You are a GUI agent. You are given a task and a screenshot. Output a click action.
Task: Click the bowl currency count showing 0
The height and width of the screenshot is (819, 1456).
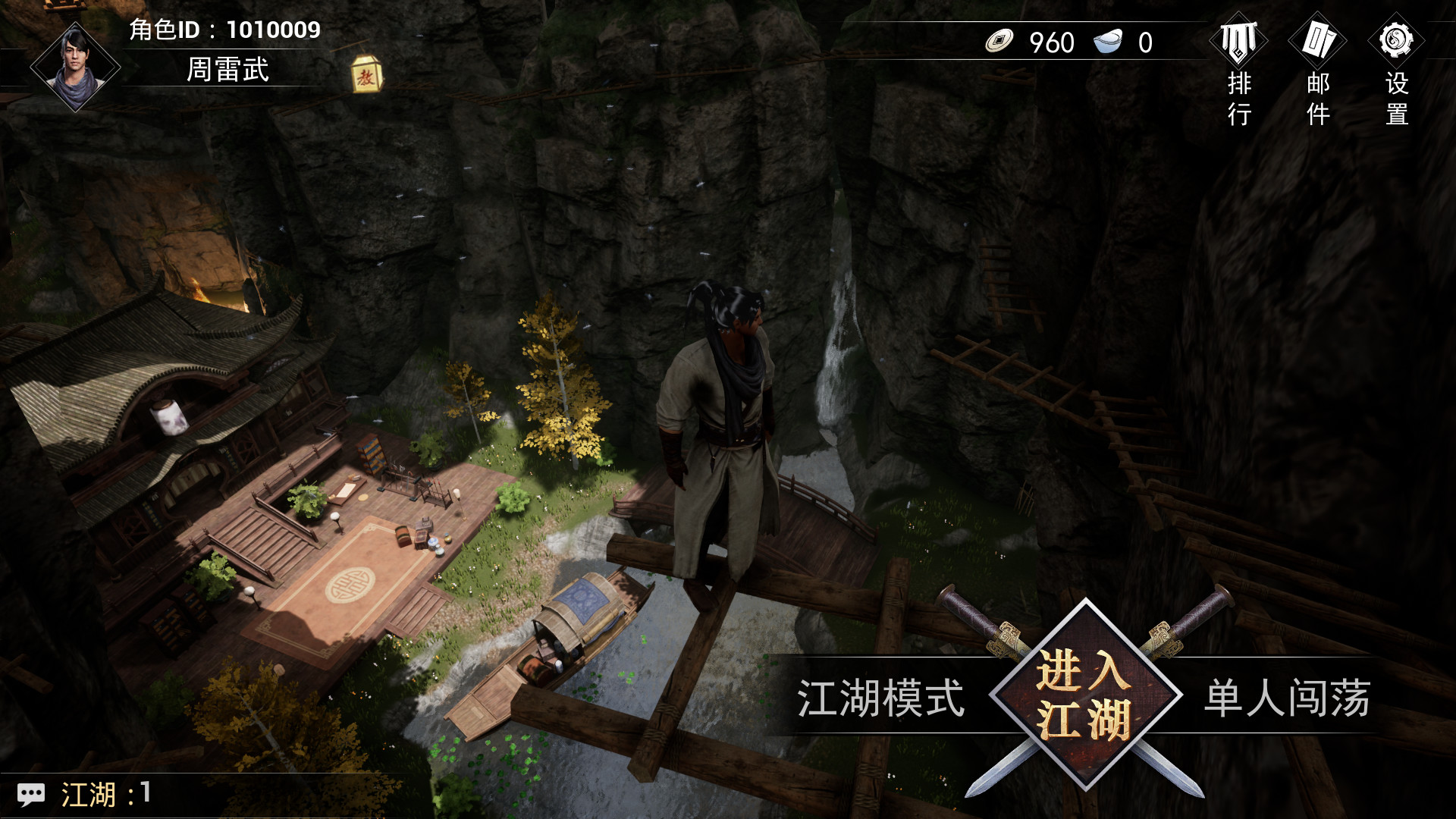click(x=1147, y=42)
